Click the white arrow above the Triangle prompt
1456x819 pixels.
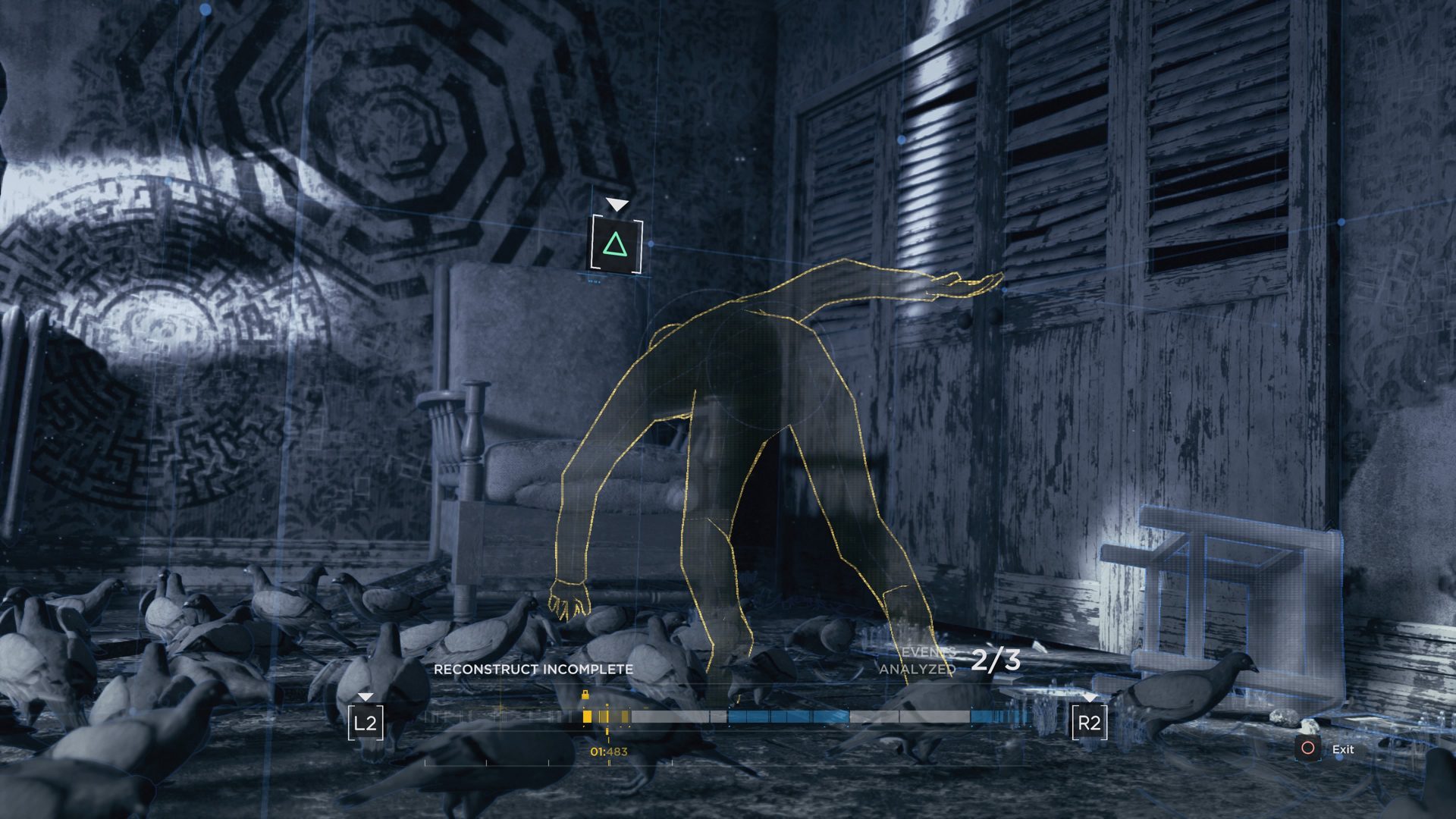617,203
